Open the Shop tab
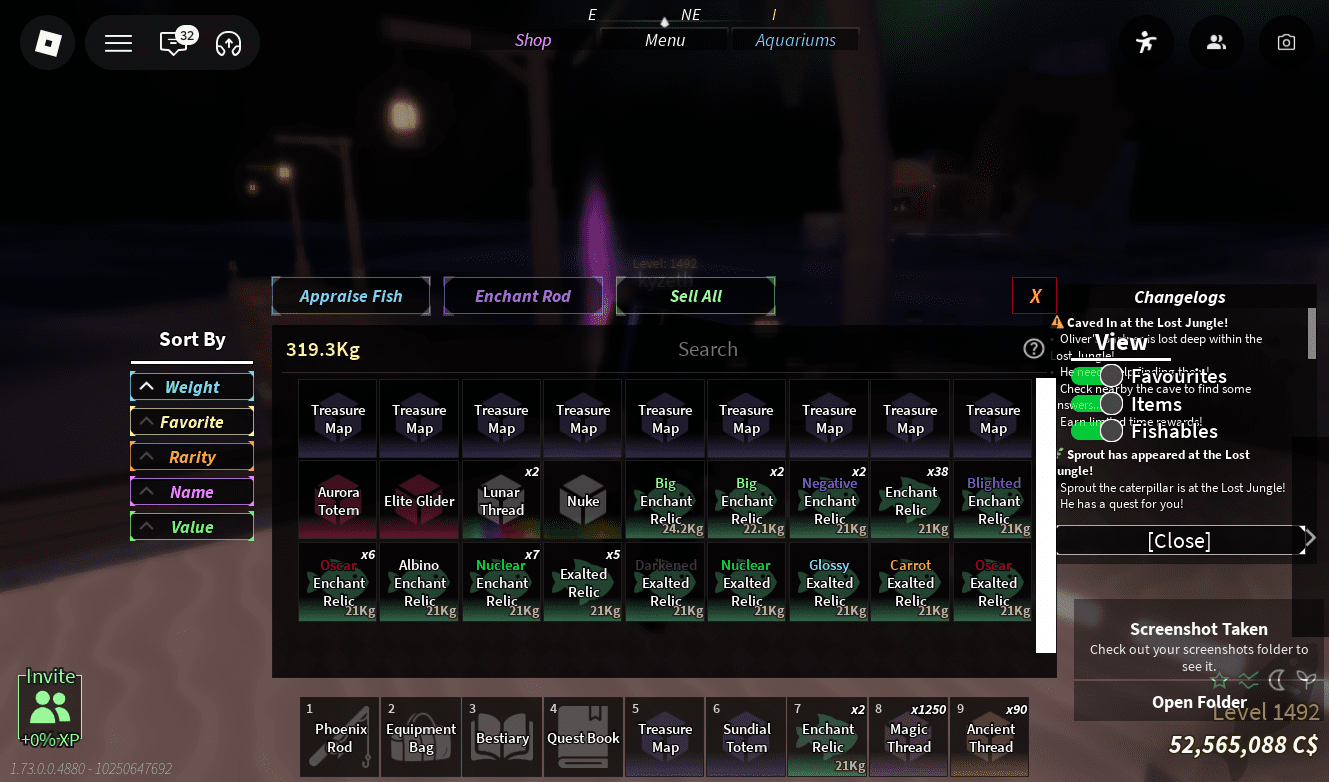The height and width of the screenshot is (782, 1329). click(533, 40)
